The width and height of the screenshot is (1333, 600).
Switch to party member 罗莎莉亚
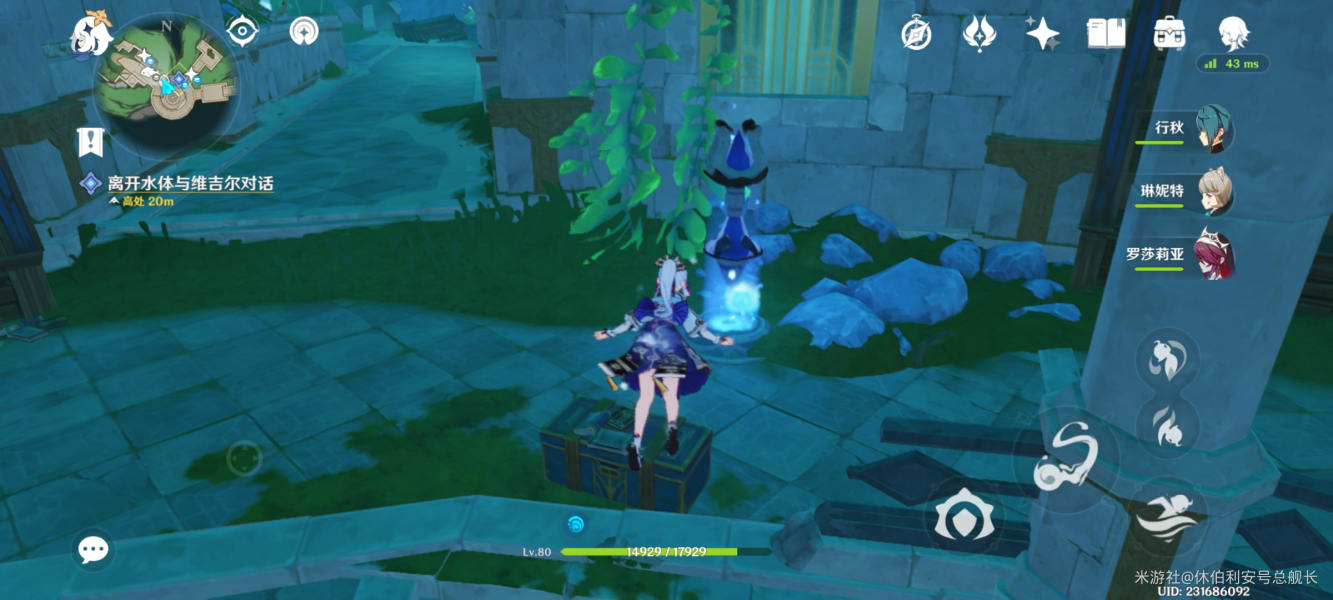1214,255
